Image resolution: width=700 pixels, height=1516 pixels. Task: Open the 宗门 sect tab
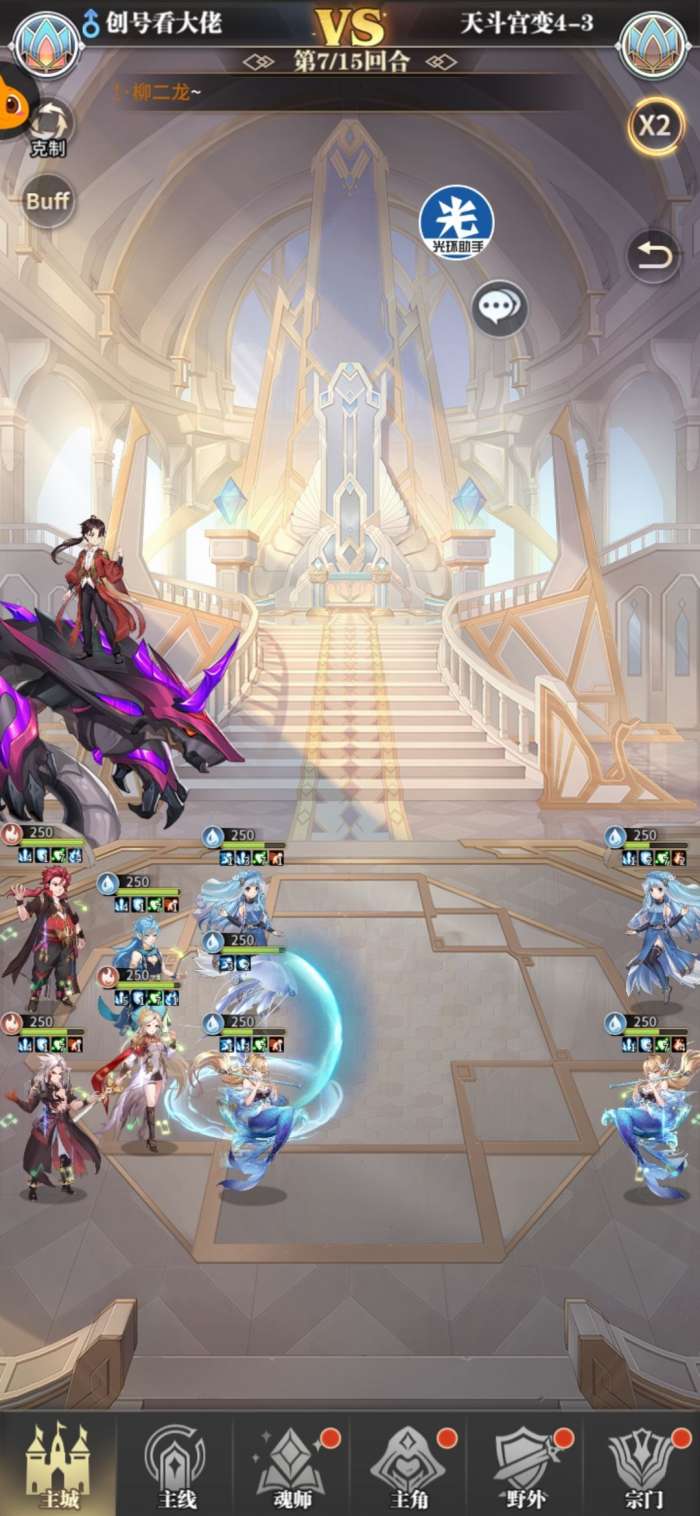641,1464
